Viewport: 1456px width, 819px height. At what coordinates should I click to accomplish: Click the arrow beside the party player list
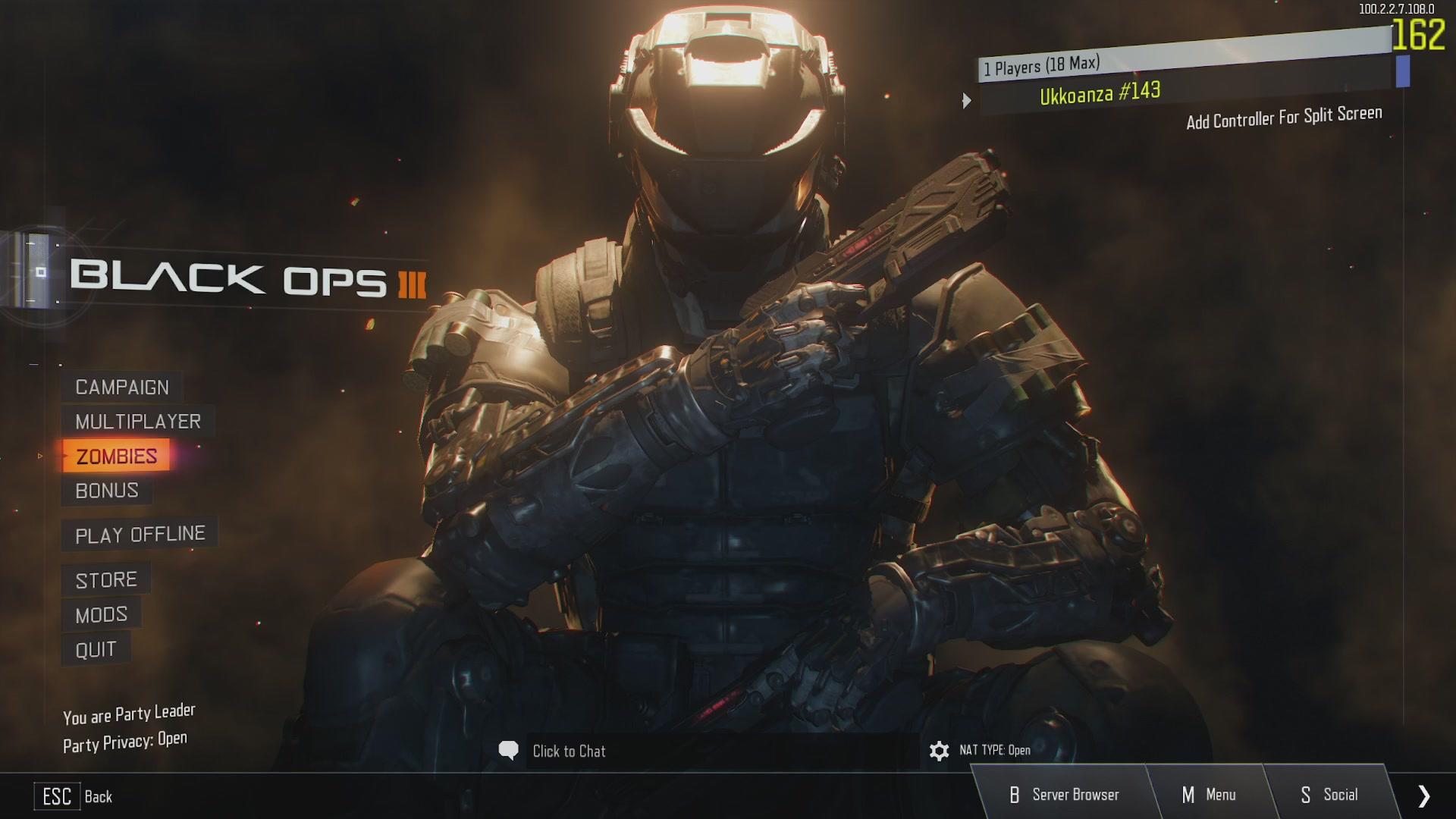coord(968,99)
